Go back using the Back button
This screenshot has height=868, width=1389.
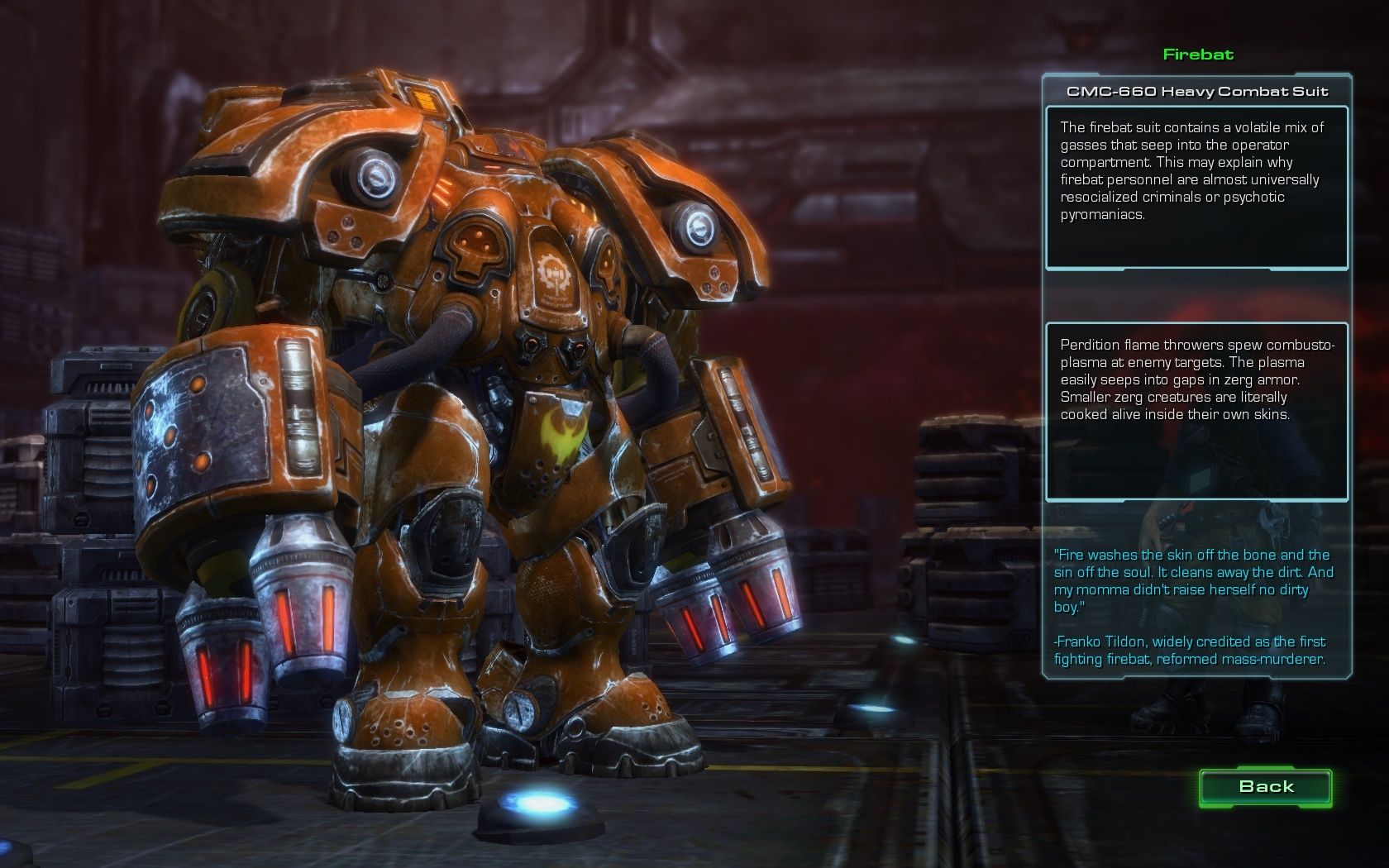1266,787
